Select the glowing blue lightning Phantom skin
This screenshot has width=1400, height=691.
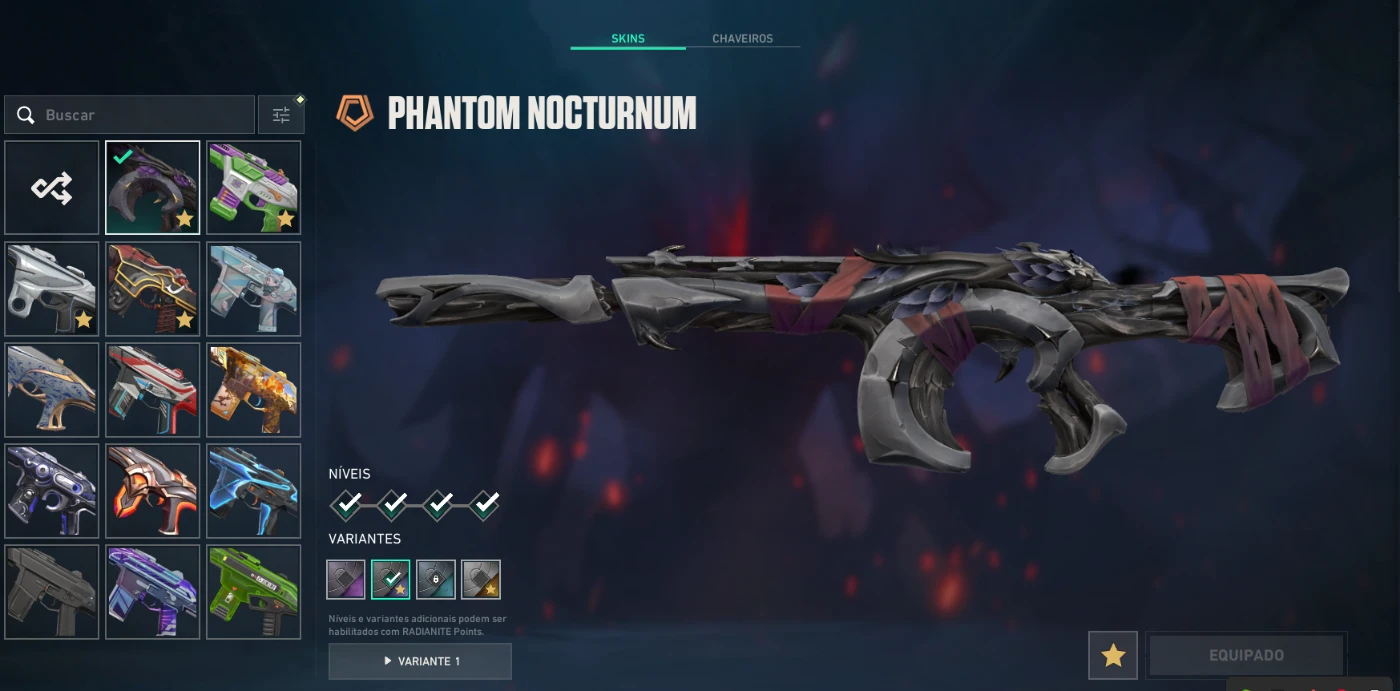point(254,491)
